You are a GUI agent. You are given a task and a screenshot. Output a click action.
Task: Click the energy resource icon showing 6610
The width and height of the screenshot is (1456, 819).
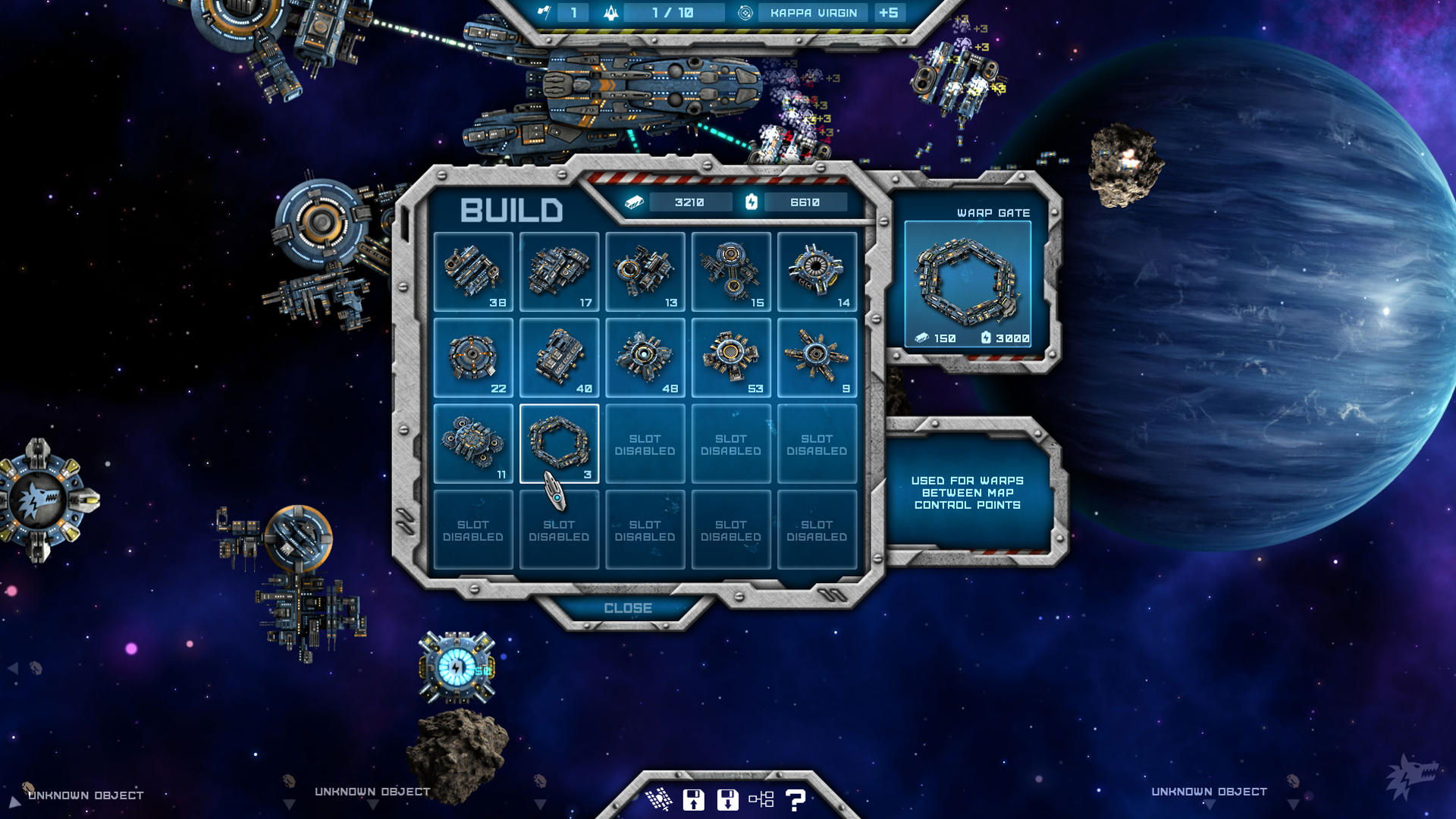tap(752, 202)
